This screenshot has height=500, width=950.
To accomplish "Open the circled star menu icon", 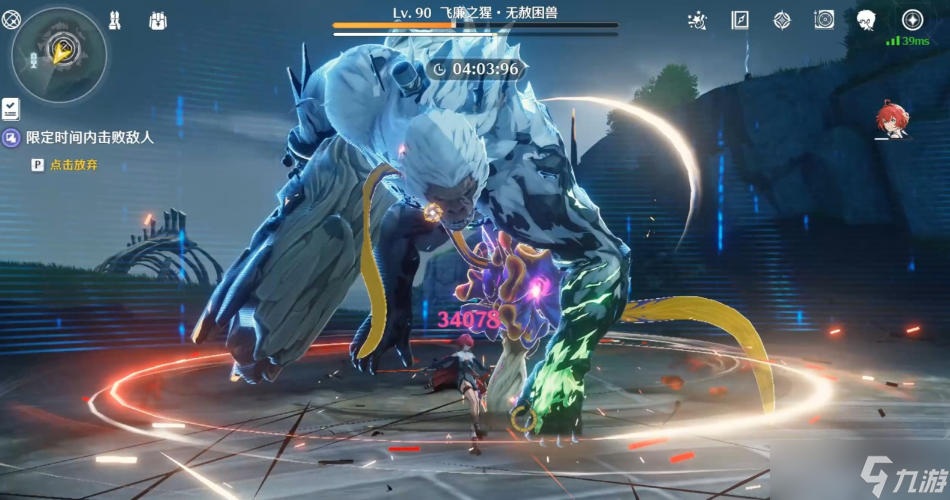I will point(912,20).
